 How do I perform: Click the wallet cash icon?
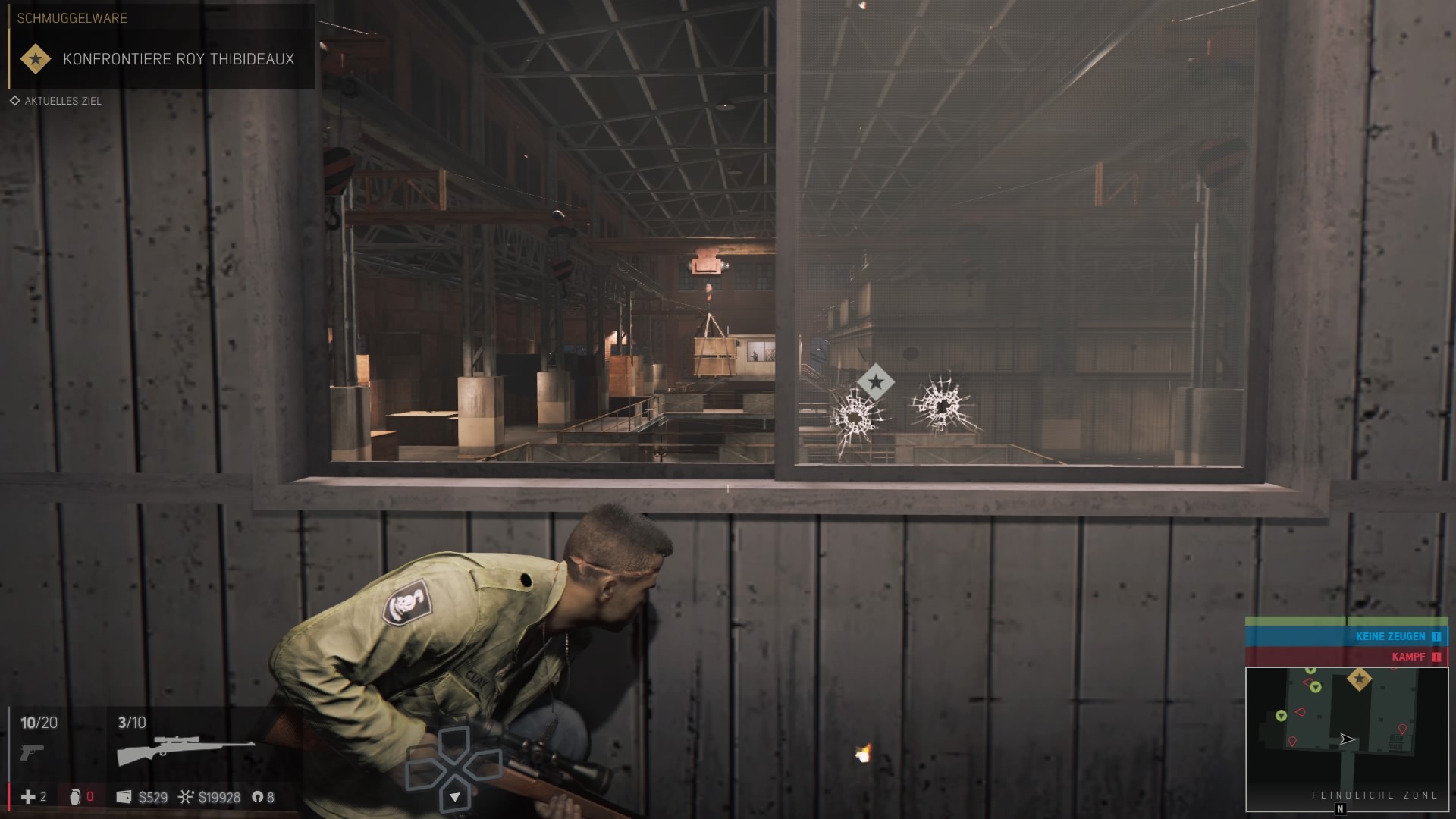[124, 797]
